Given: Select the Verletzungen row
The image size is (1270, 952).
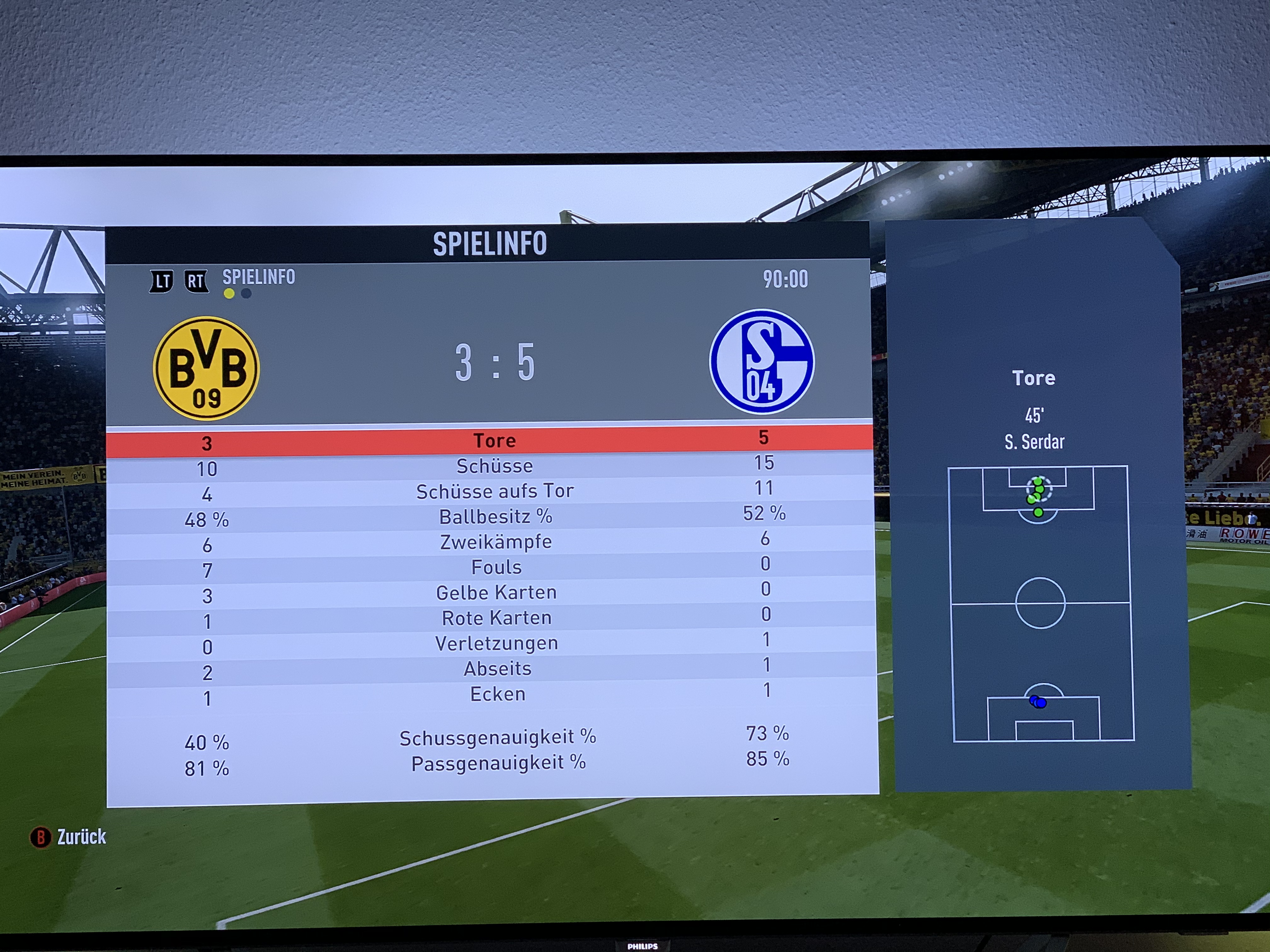Looking at the screenshot, I should [497, 643].
